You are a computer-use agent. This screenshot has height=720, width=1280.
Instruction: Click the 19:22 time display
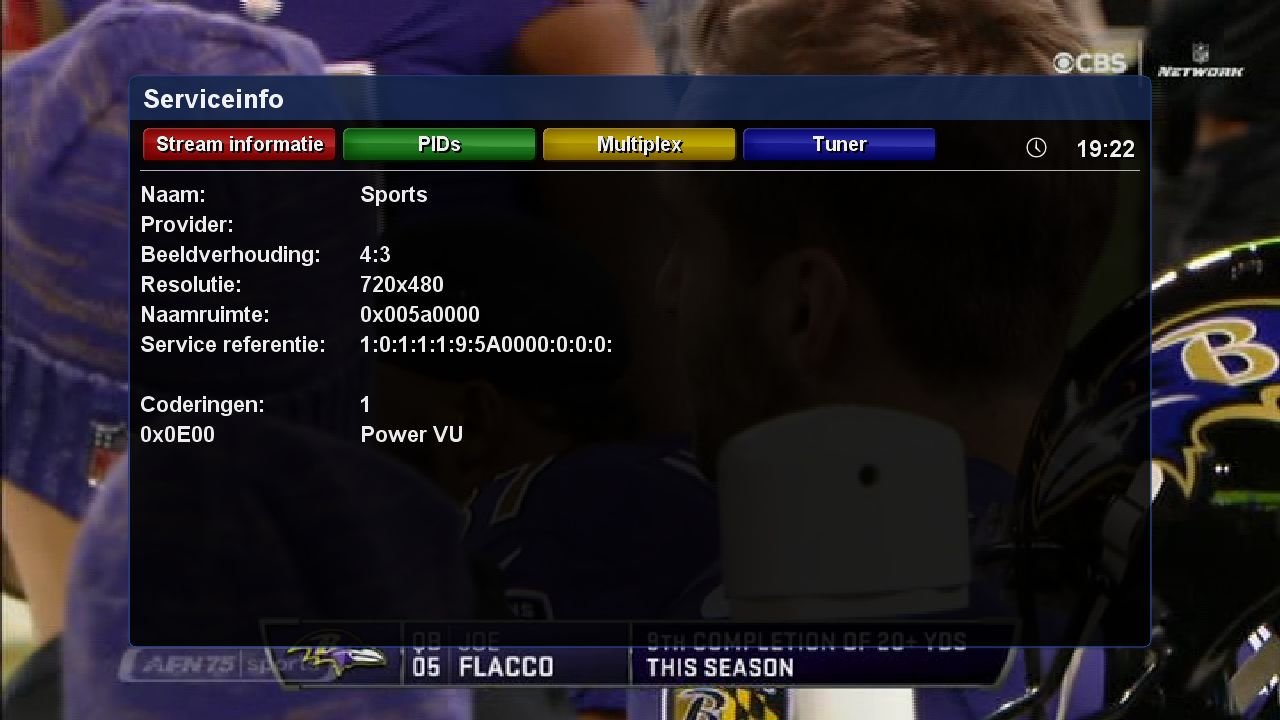tap(1108, 148)
